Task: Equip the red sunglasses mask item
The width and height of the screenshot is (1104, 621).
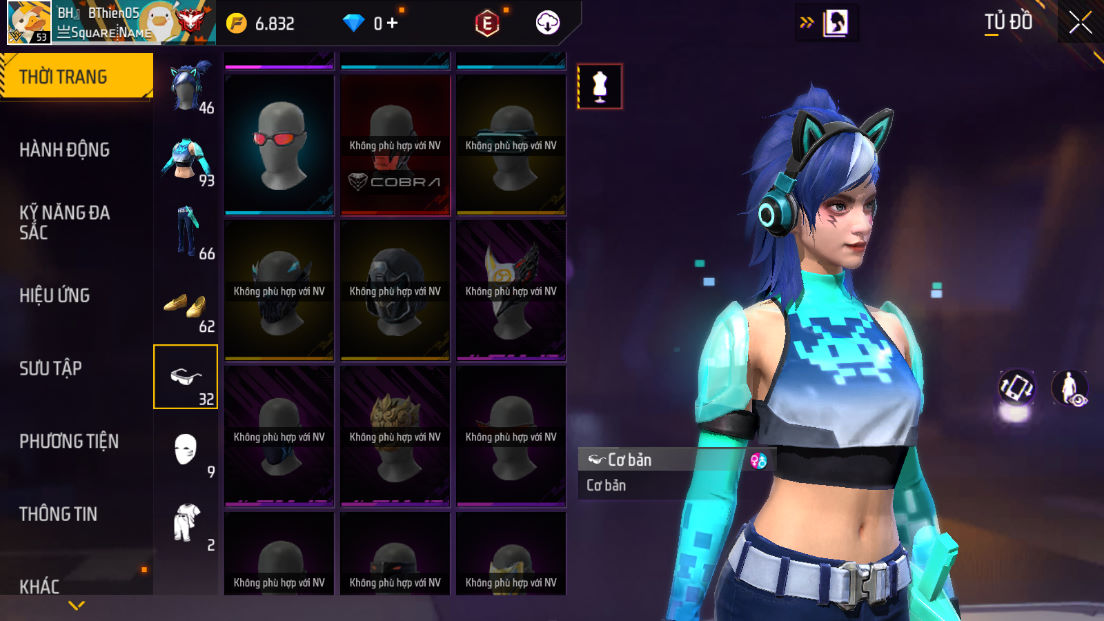Action: point(279,144)
